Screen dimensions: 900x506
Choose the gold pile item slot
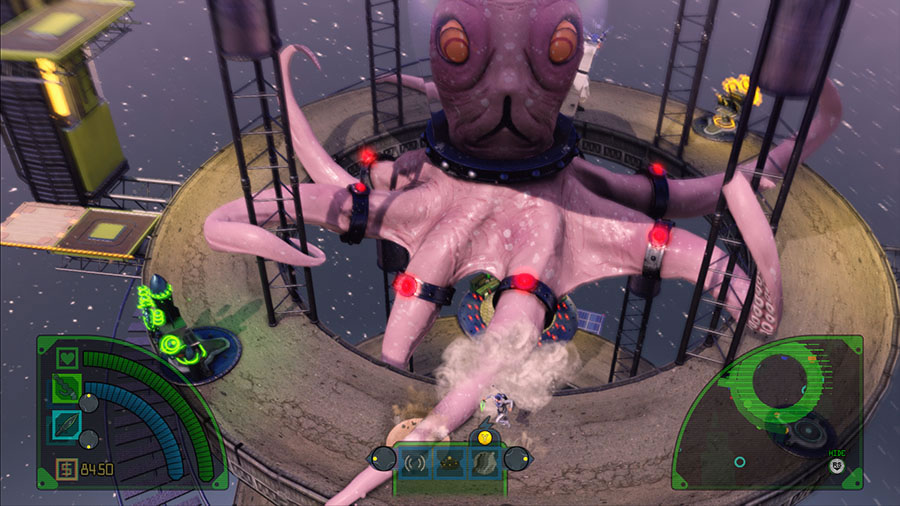(x=450, y=461)
